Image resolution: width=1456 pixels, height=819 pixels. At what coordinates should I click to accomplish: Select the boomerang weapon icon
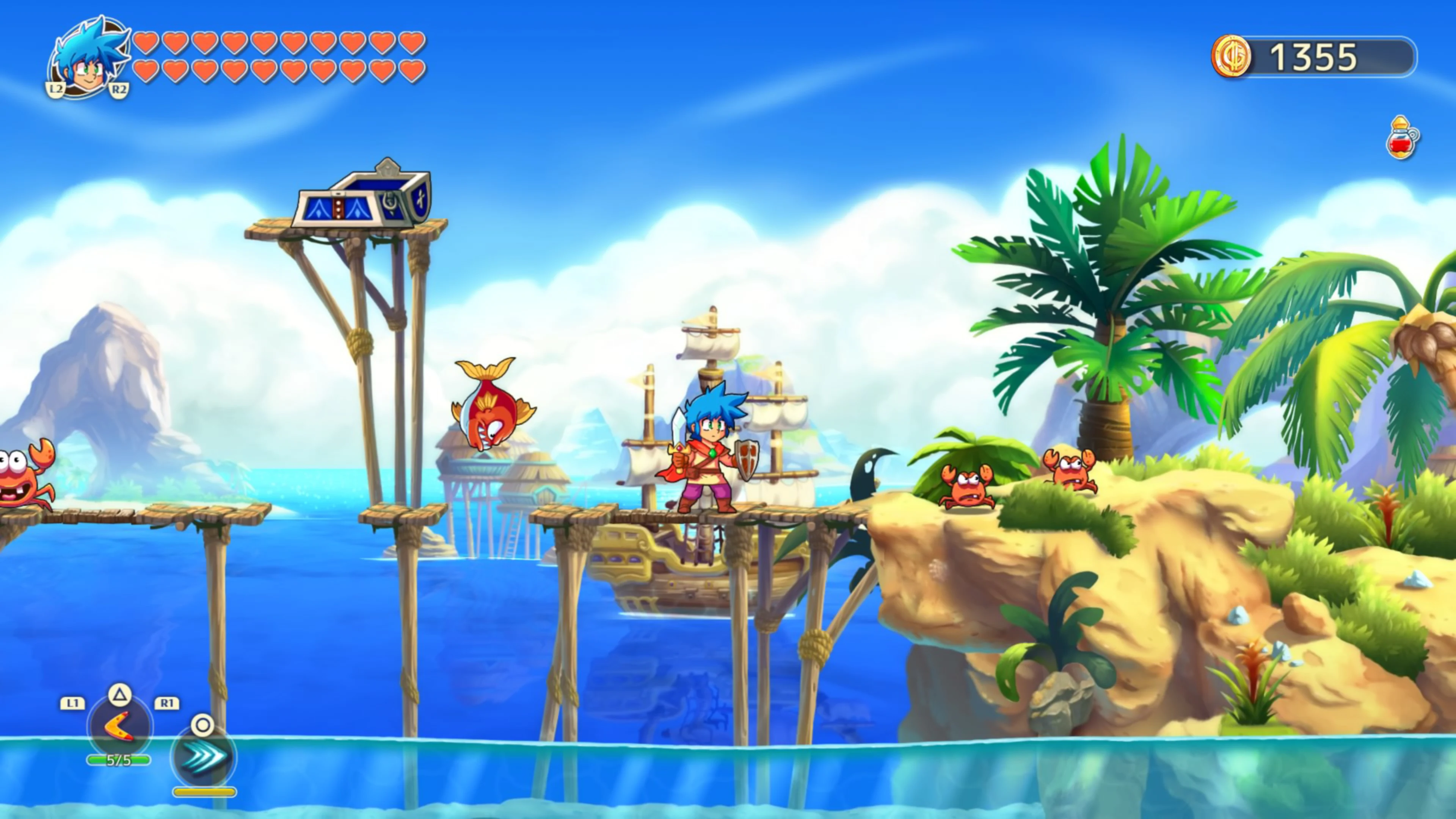point(120,726)
